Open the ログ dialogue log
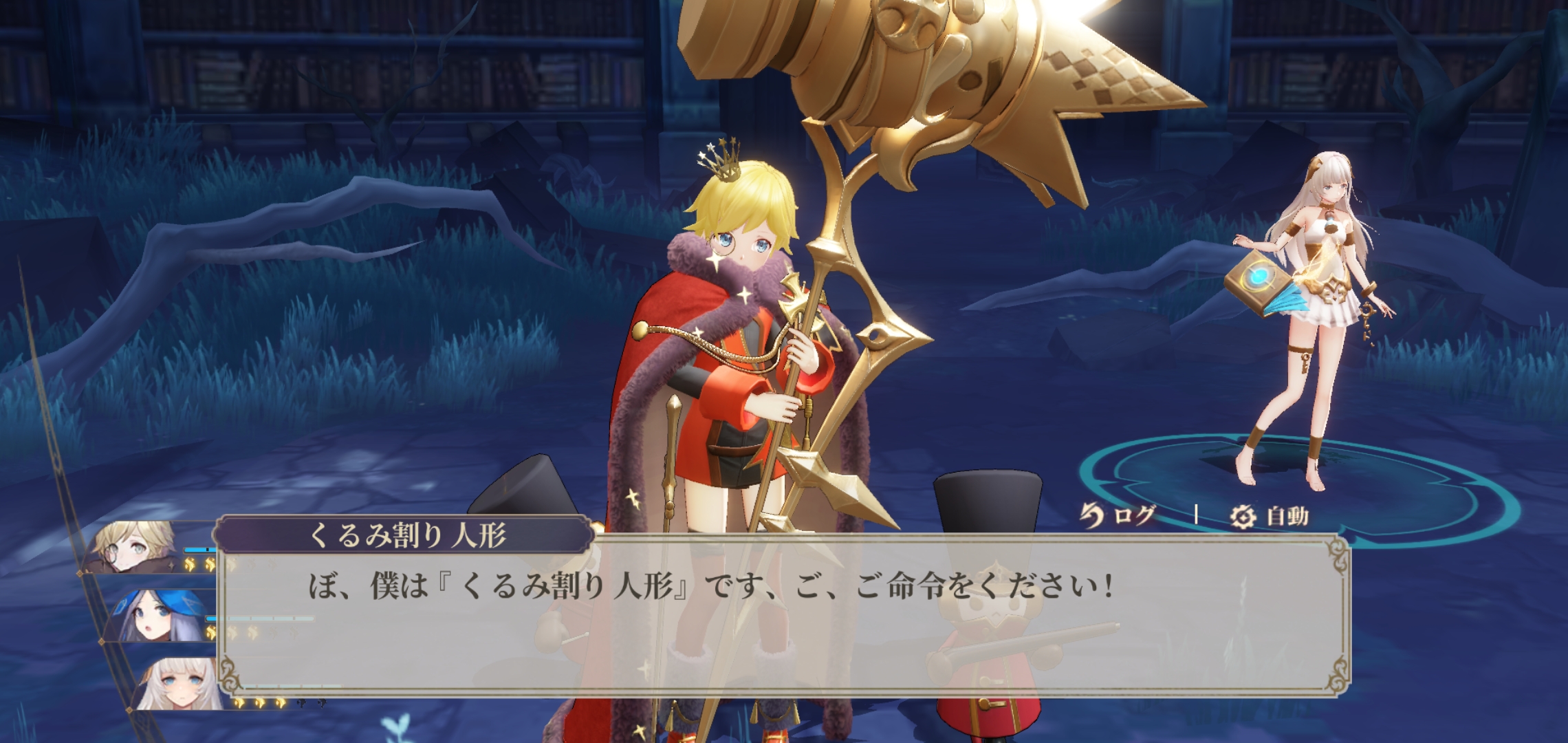1568x743 pixels. [x=1118, y=515]
